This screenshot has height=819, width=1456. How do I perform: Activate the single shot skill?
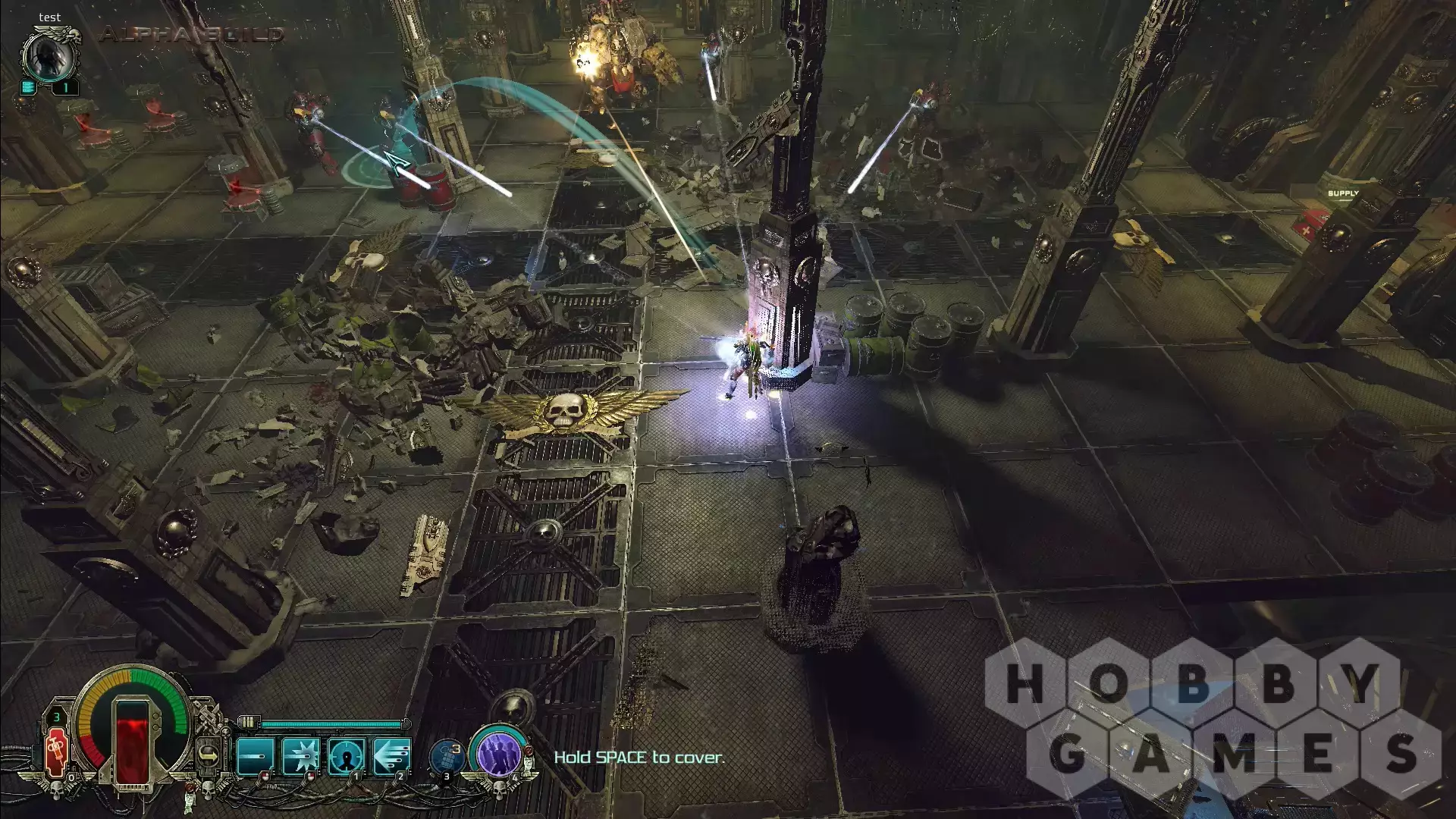coord(255,756)
